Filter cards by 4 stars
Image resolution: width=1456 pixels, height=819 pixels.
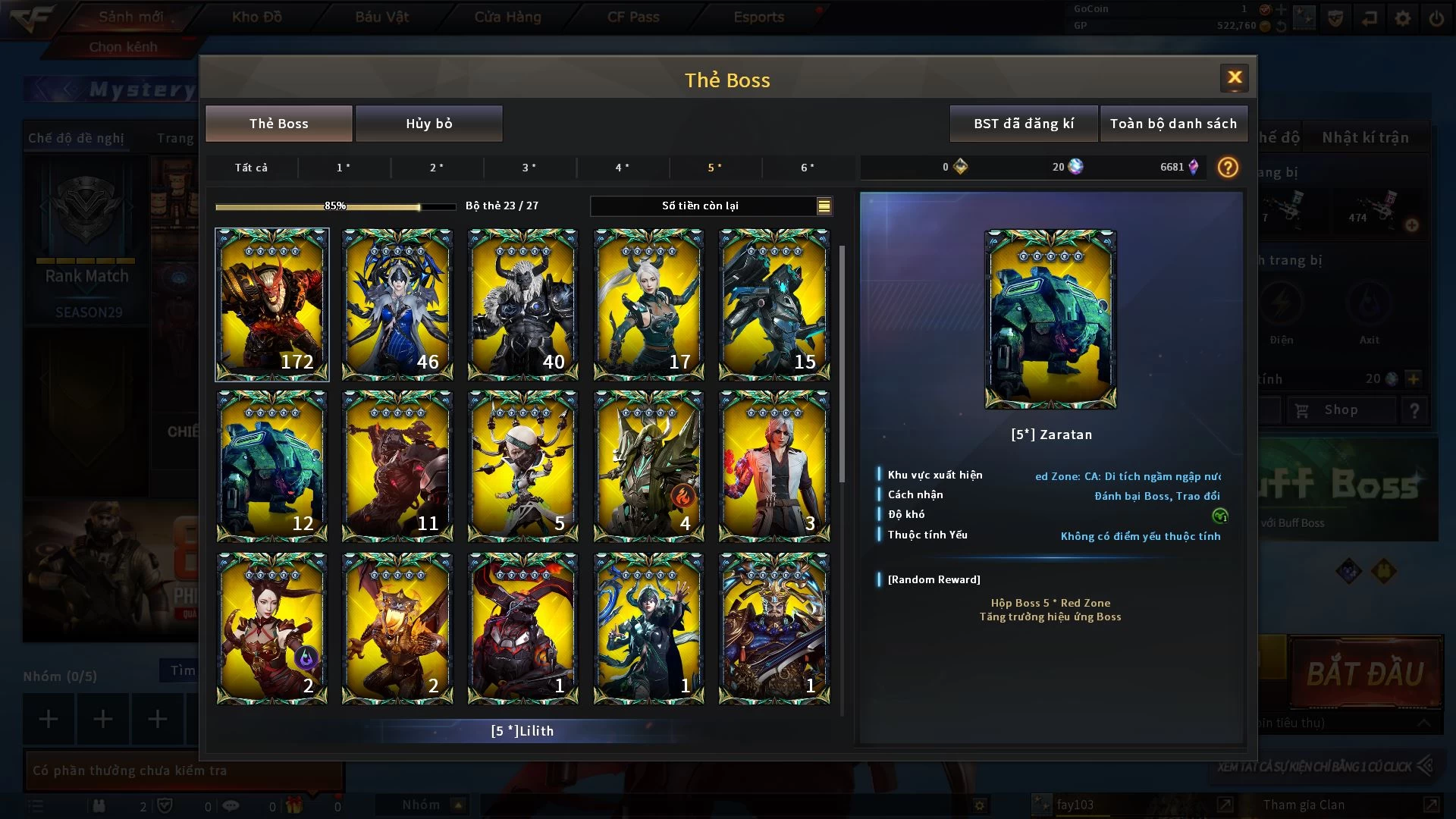coord(622,168)
